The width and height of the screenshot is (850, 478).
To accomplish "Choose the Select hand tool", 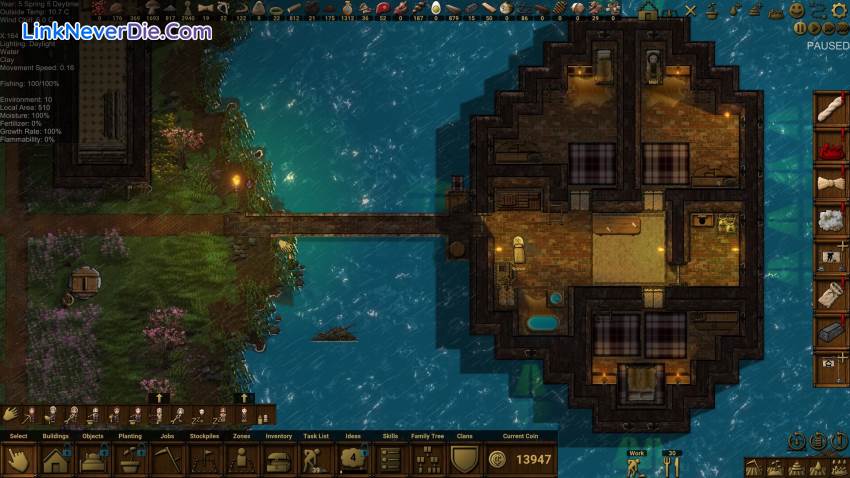I will [x=19, y=459].
